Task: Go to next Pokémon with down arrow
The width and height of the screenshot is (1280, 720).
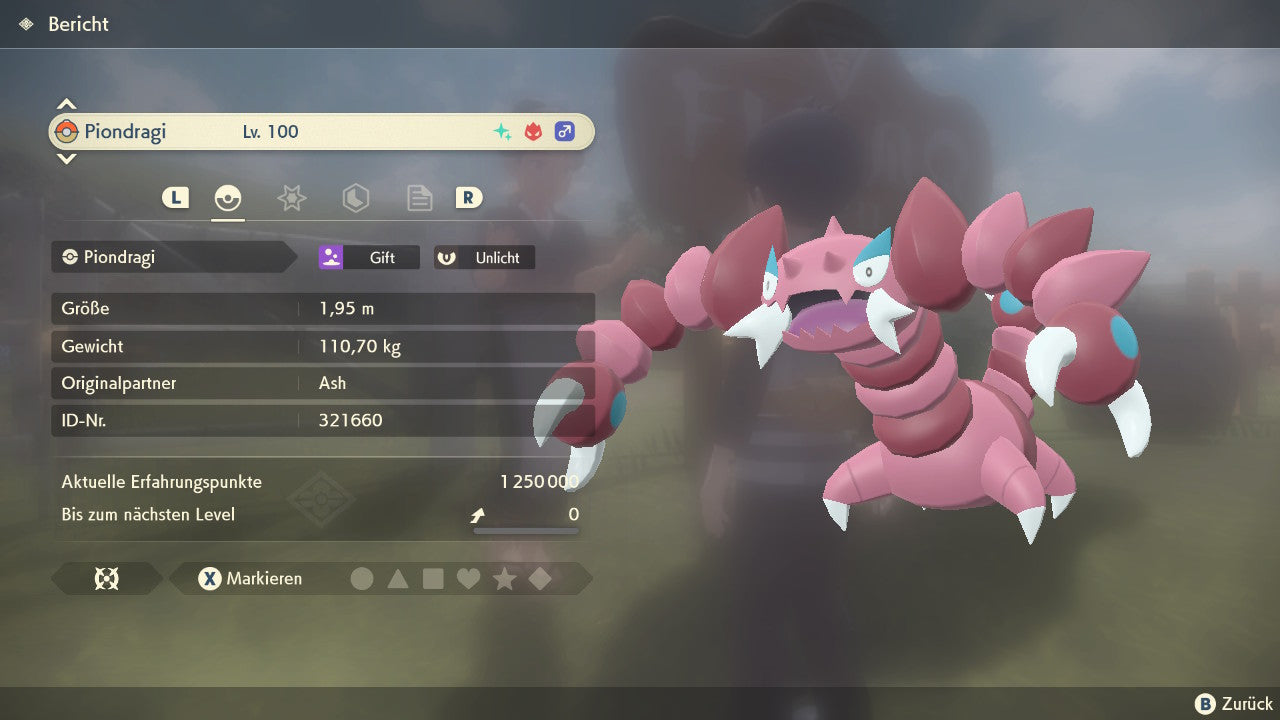Action: [66, 158]
